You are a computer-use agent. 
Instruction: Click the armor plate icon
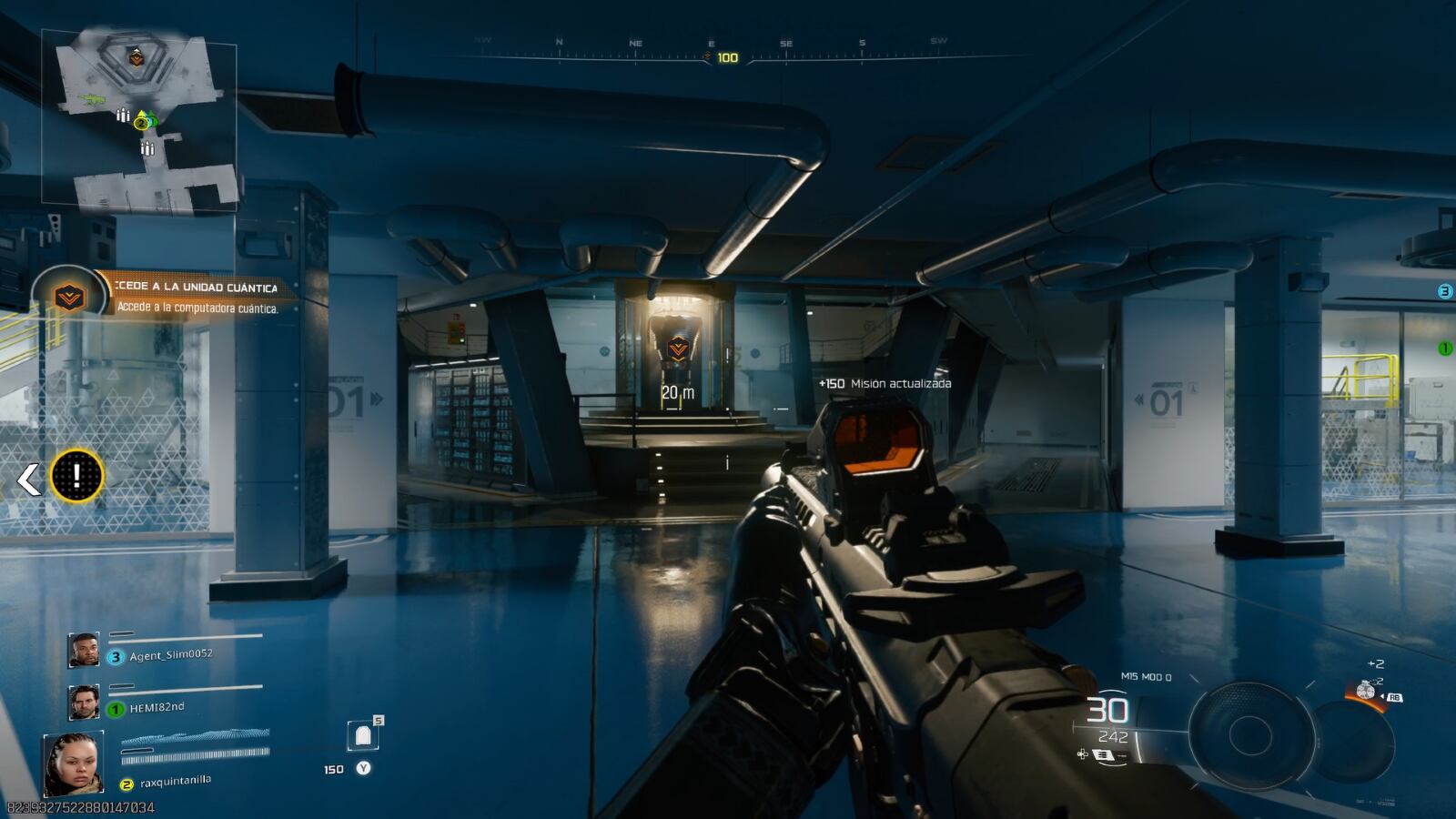[x=363, y=735]
